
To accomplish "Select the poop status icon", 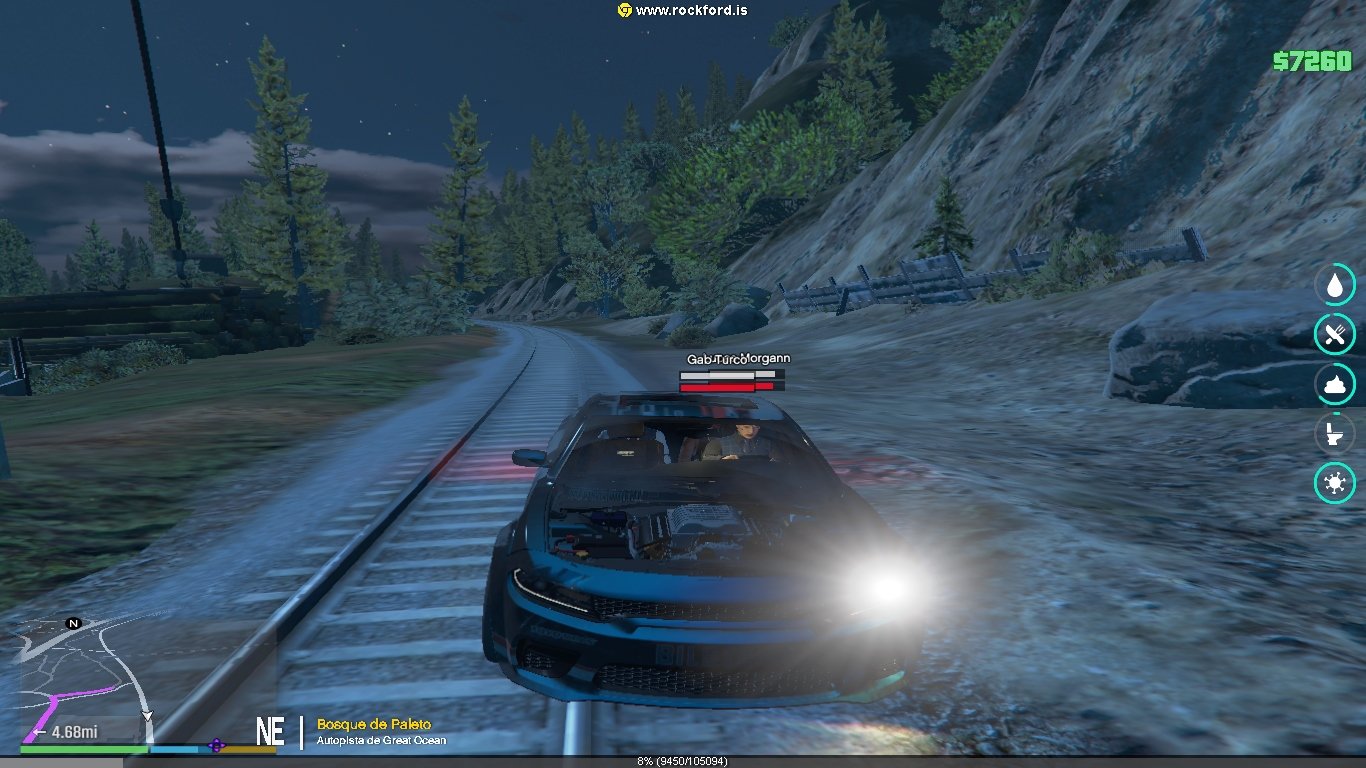I will tap(1334, 384).
